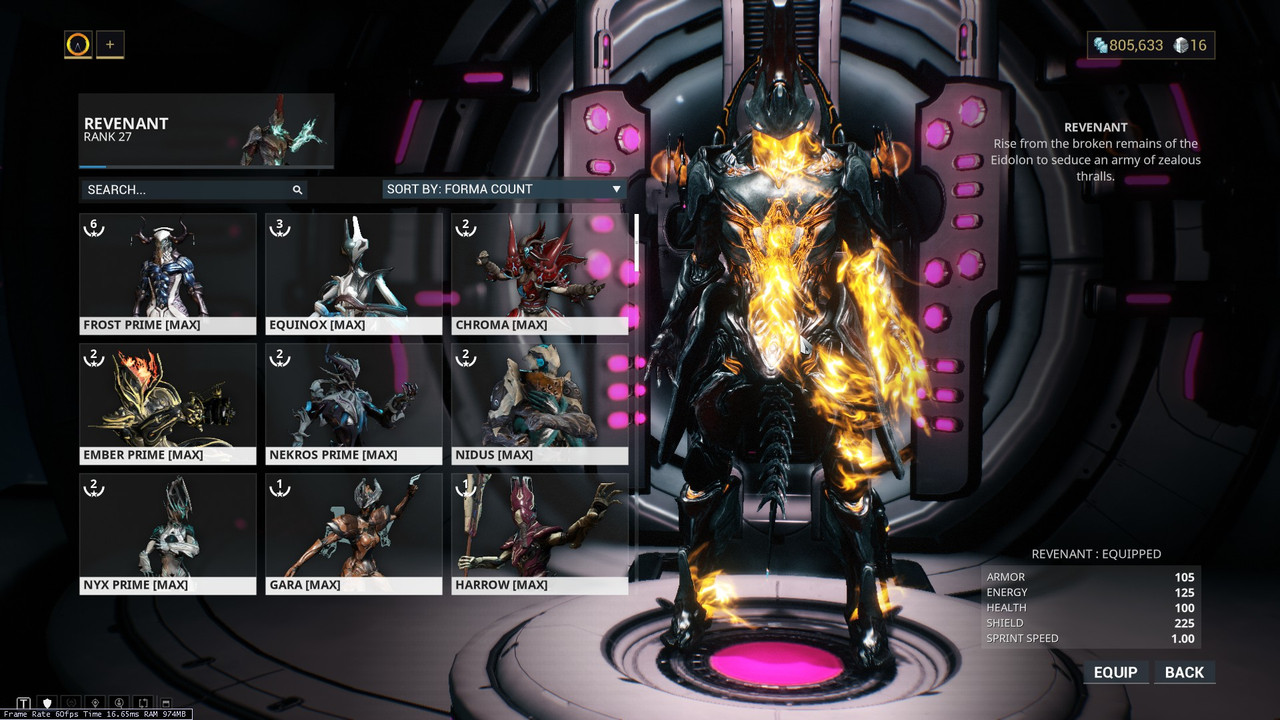The image size is (1280, 720).
Task: Select the currently equipped Revenant panel
Action: click(206, 131)
